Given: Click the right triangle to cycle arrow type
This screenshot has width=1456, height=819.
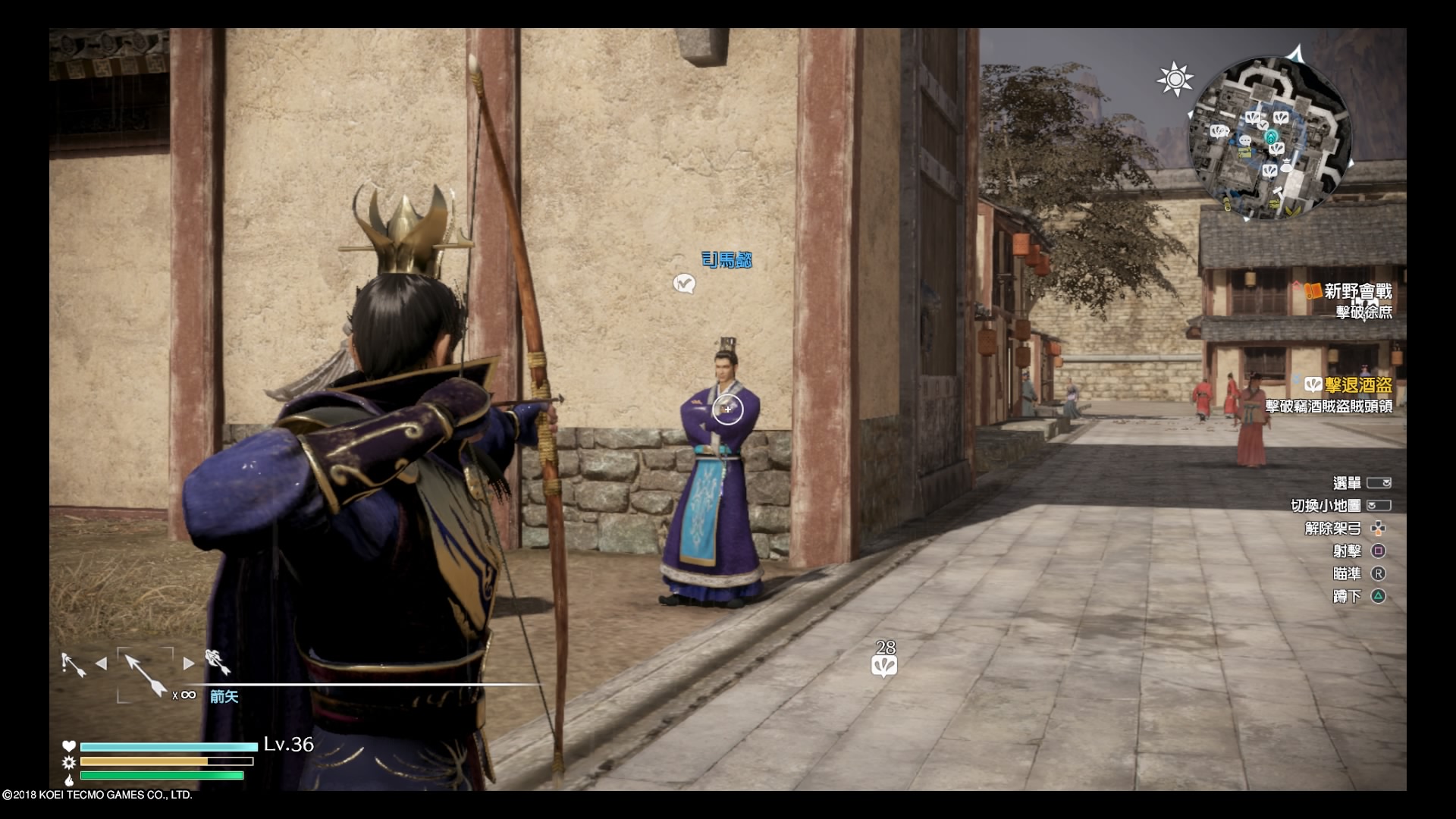Looking at the screenshot, I should tap(189, 664).
